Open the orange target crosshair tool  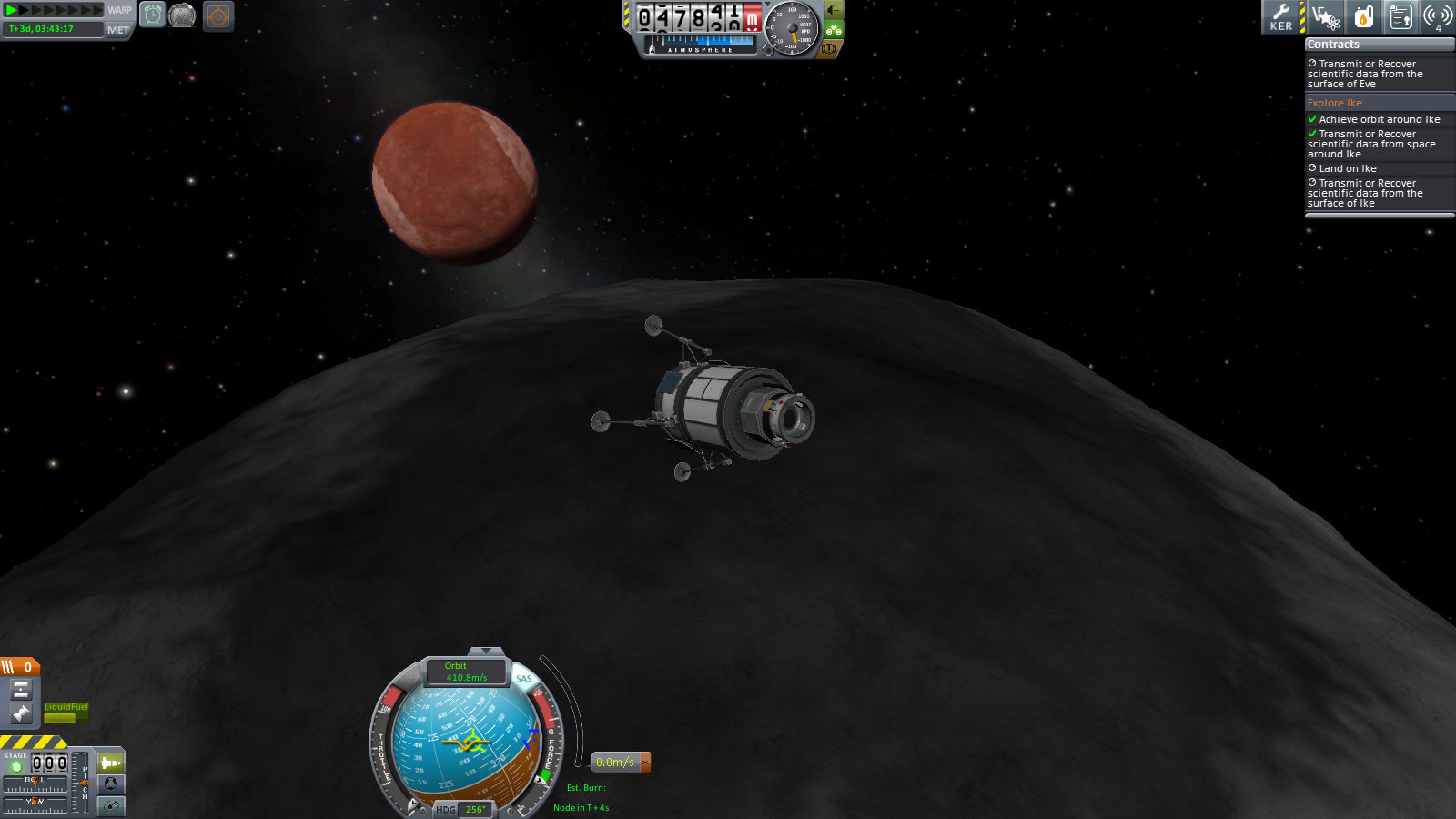[218, 16]
